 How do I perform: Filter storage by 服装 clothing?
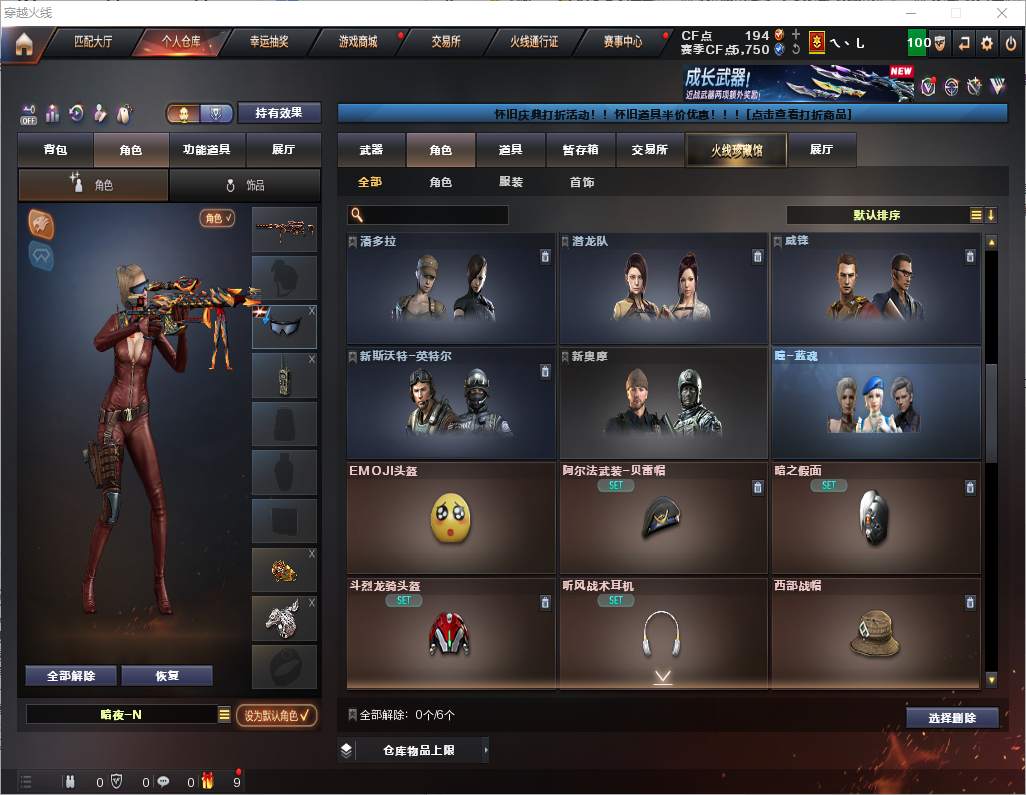click(x=511, y=183)
